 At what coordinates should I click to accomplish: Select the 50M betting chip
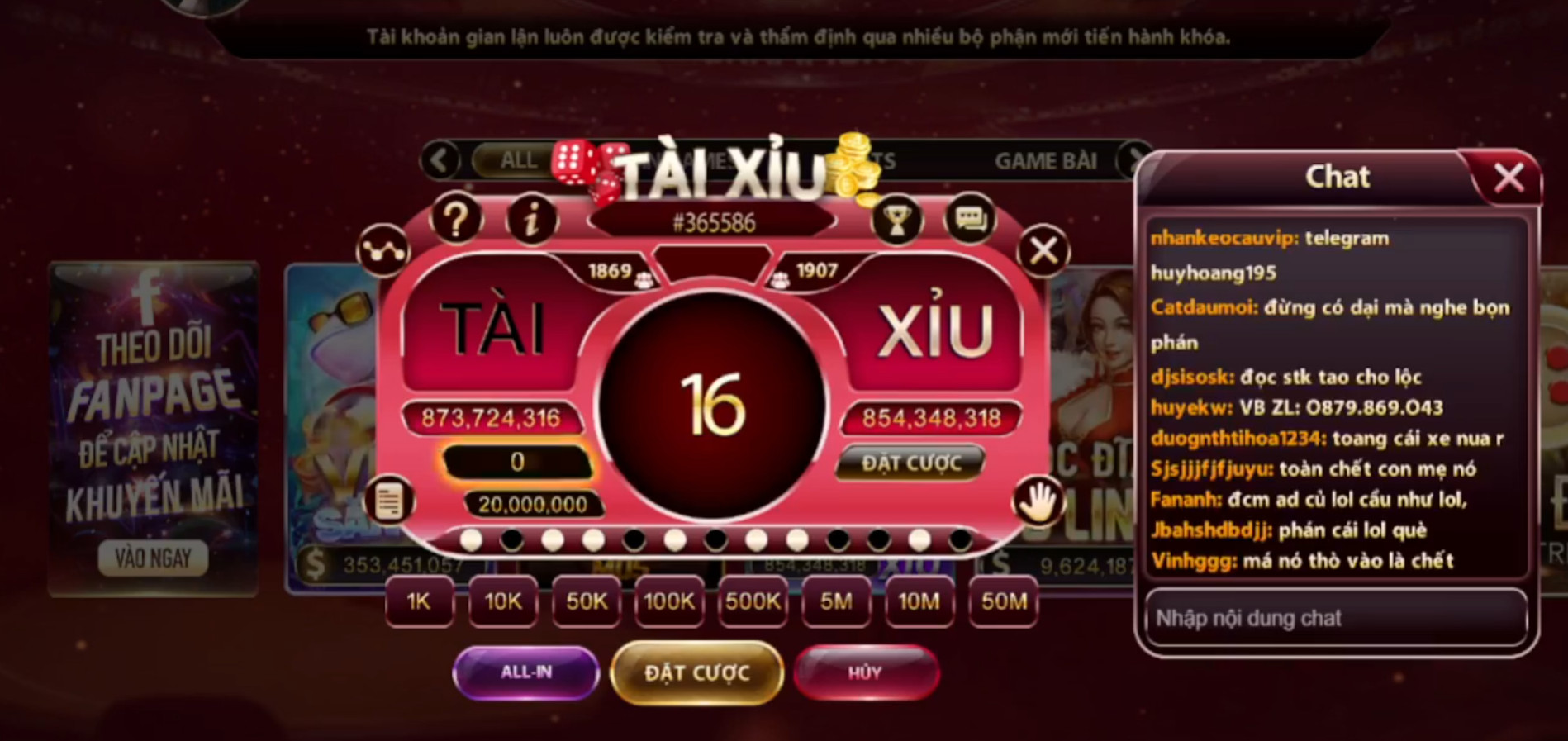point(1001,603)
